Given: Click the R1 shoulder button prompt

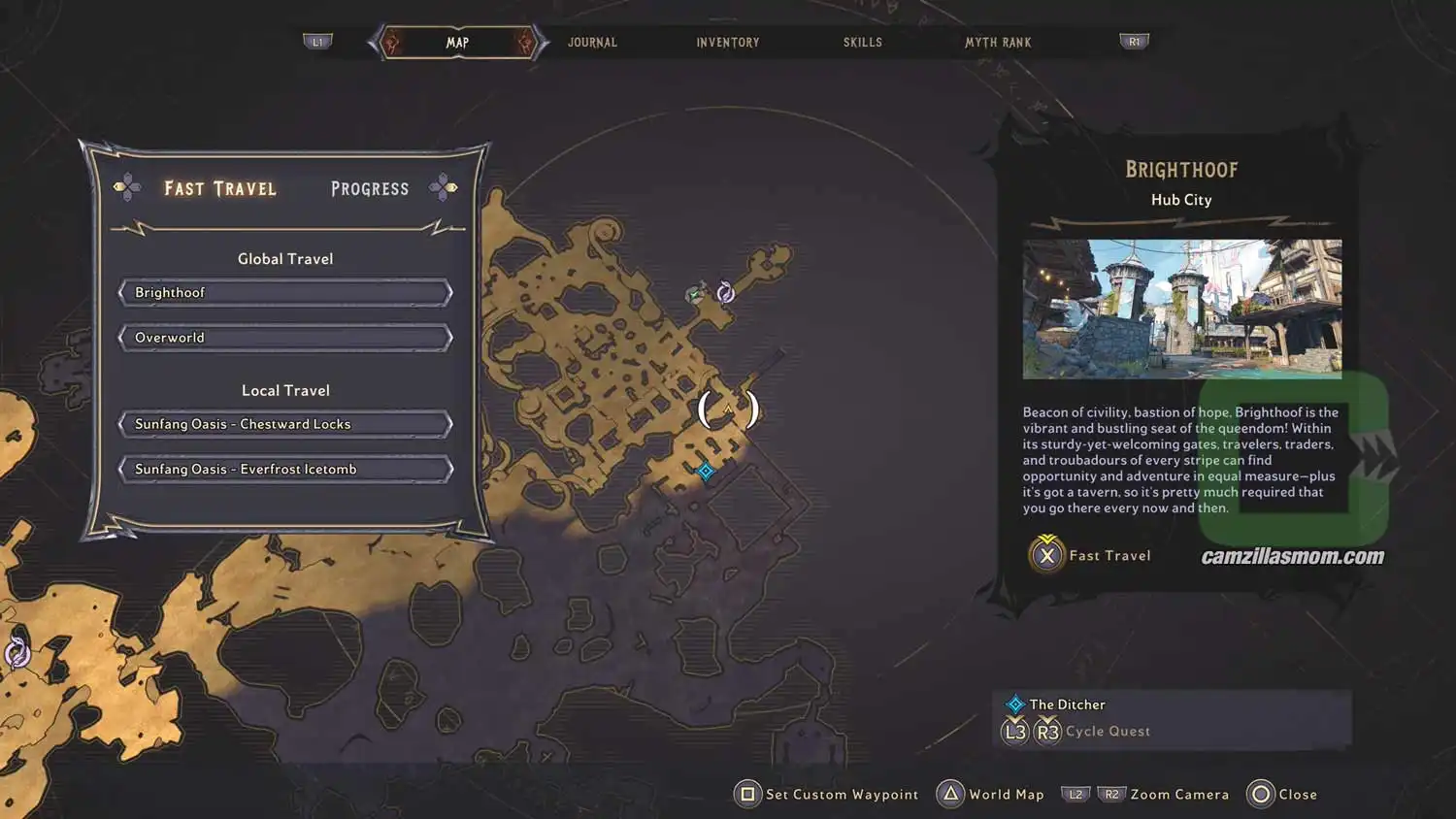Looking at the screenshot, I should 1134,42.
